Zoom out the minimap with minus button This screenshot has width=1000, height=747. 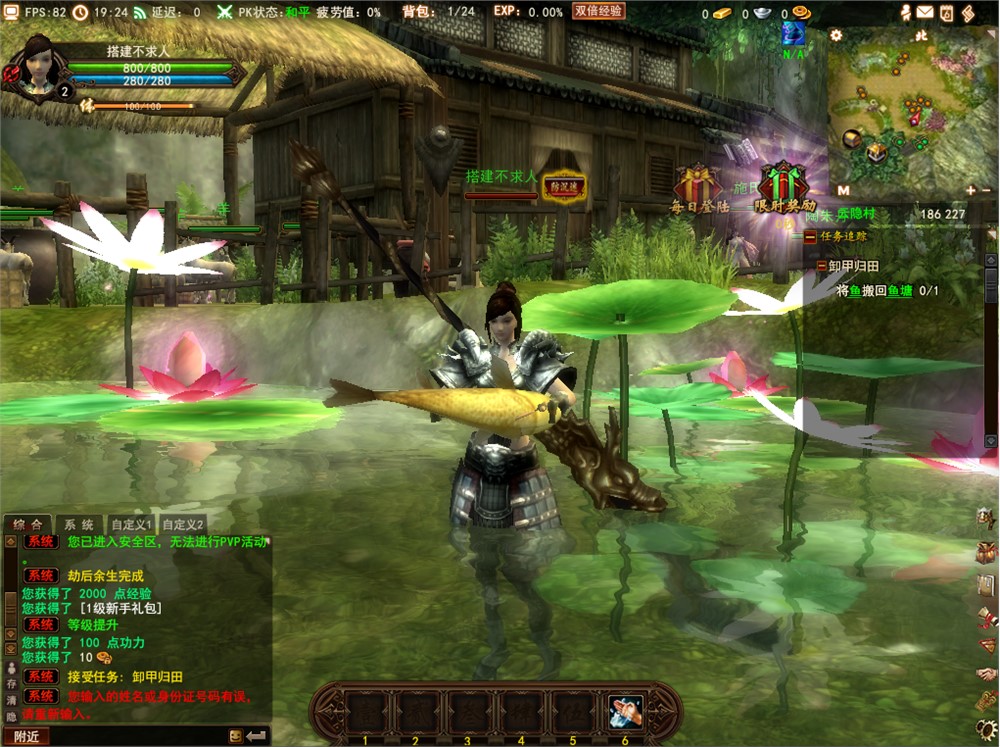tap(987, 190)
